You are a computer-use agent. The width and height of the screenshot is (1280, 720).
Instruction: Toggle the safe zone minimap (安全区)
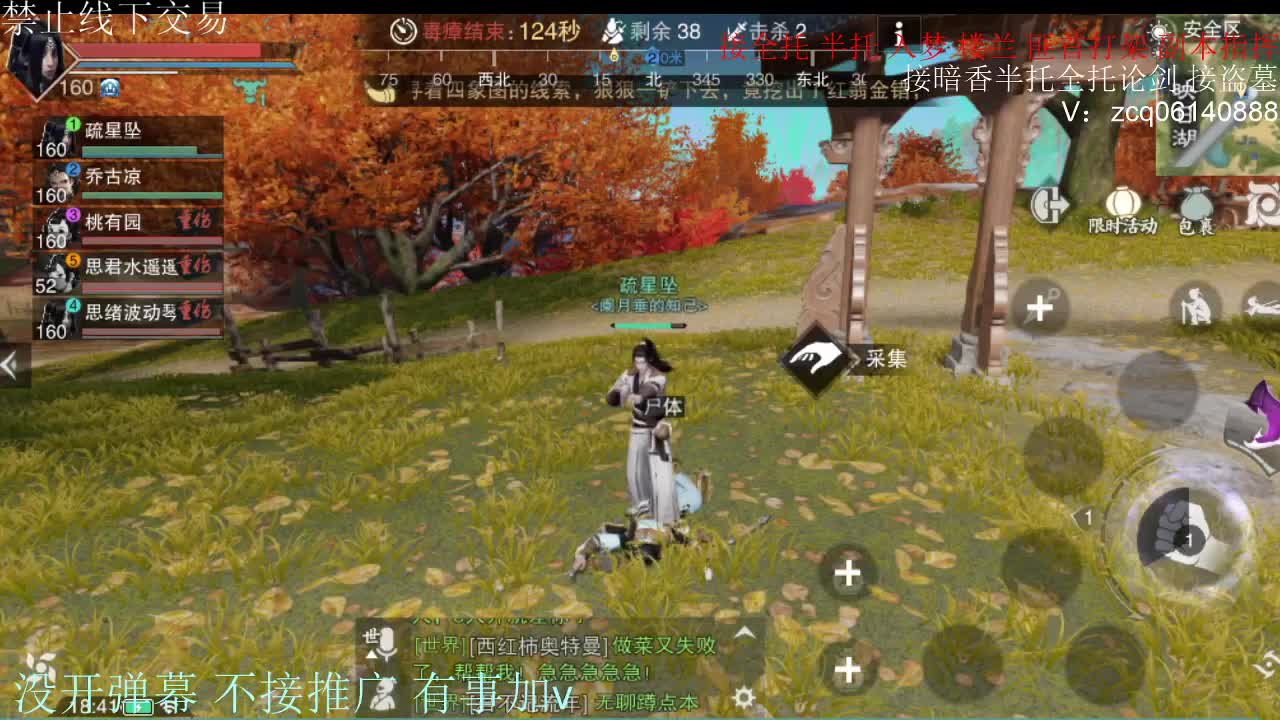pos(1159,29)
